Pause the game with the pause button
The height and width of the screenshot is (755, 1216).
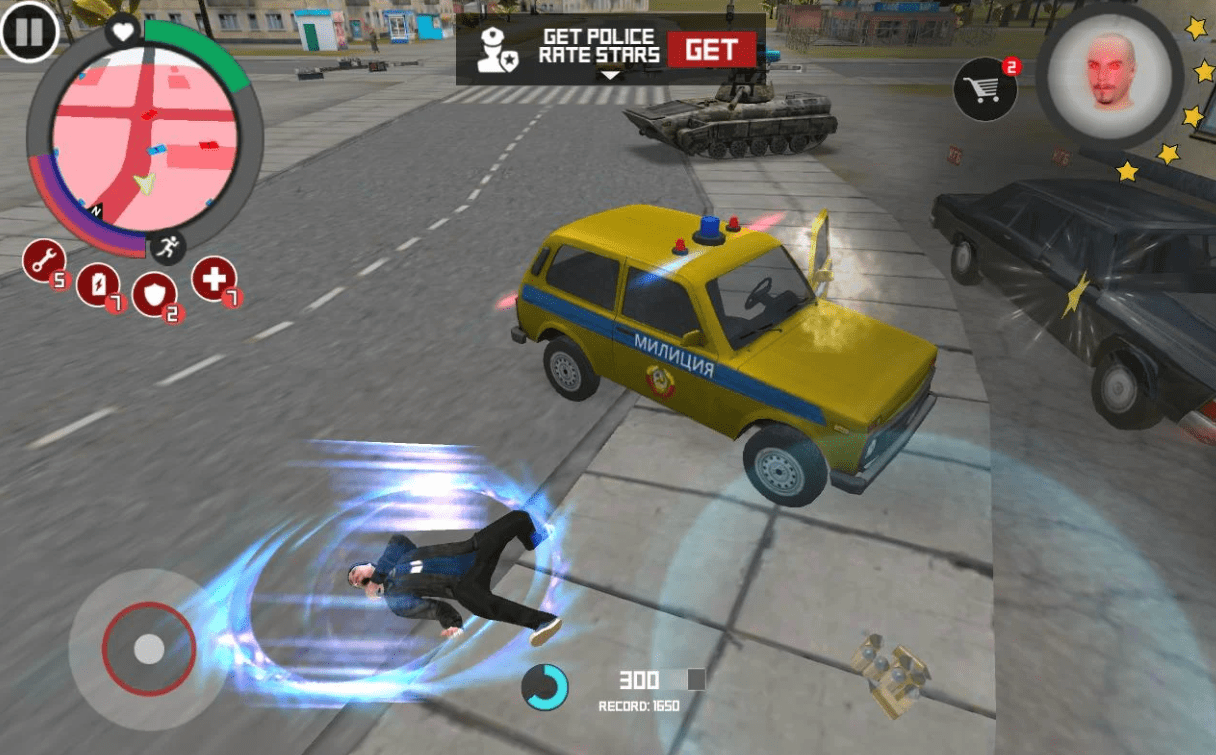pos(29,31)
